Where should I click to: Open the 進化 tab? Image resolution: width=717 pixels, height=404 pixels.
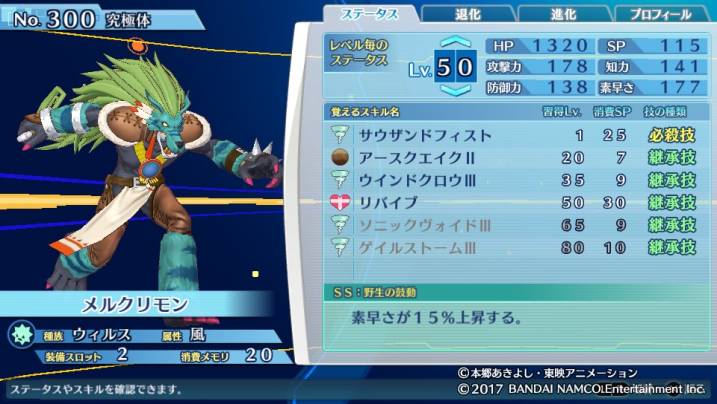click(563, 14)
